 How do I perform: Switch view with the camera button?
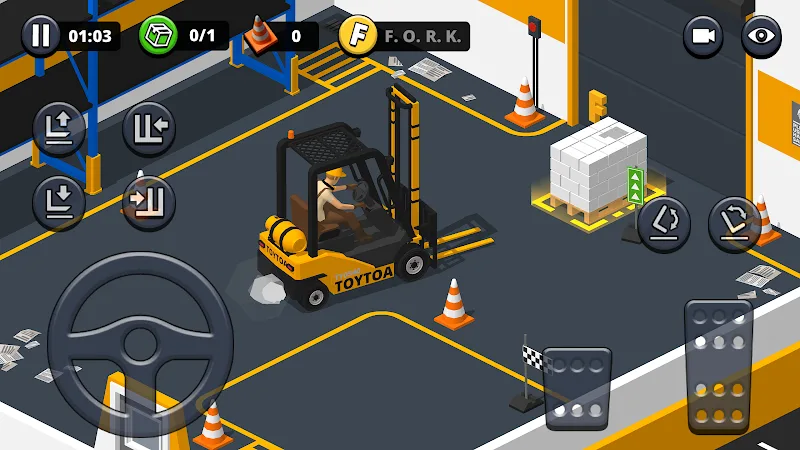(x=703, y=37)
